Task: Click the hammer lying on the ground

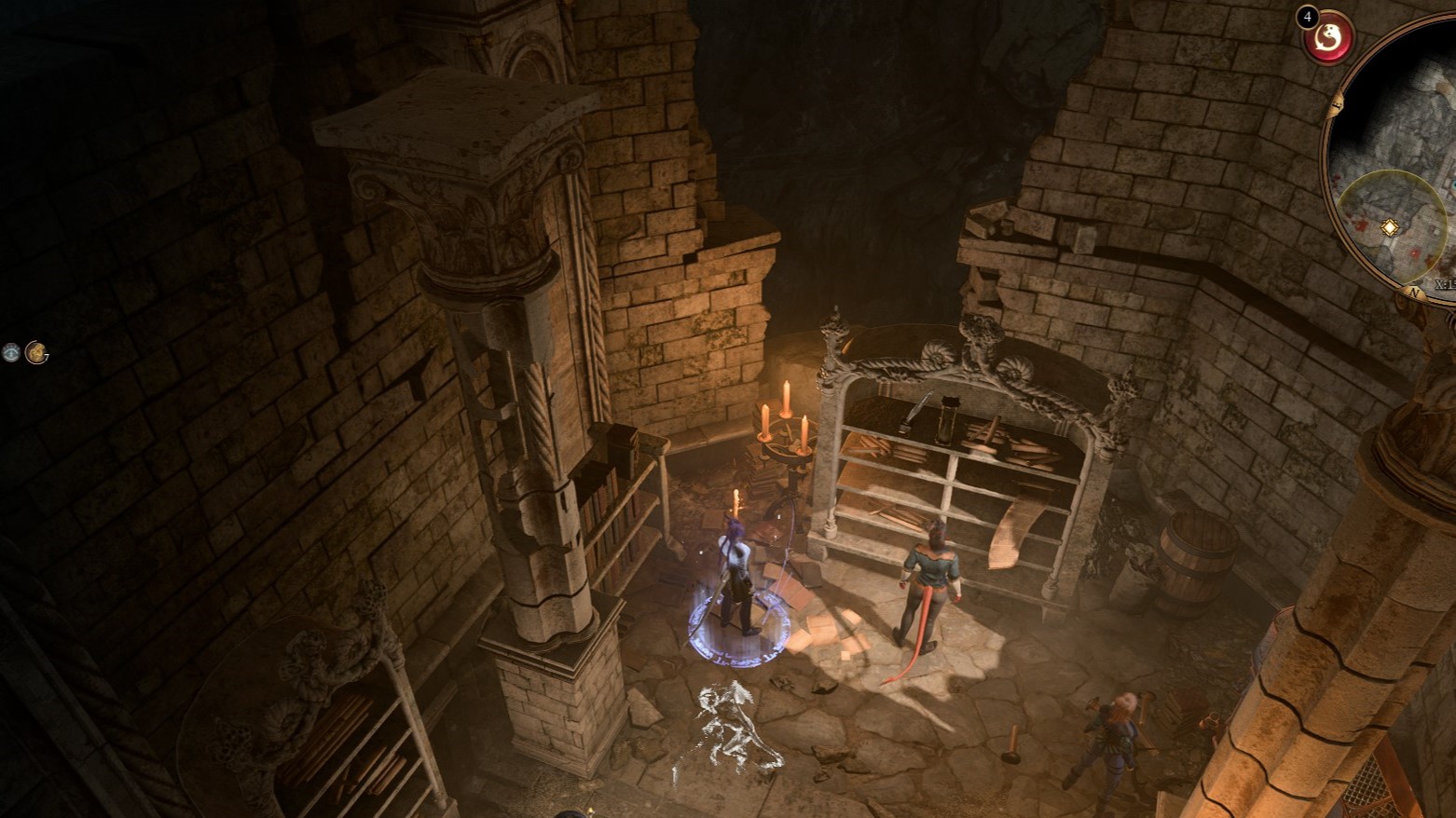Action: coord(1013,743)
